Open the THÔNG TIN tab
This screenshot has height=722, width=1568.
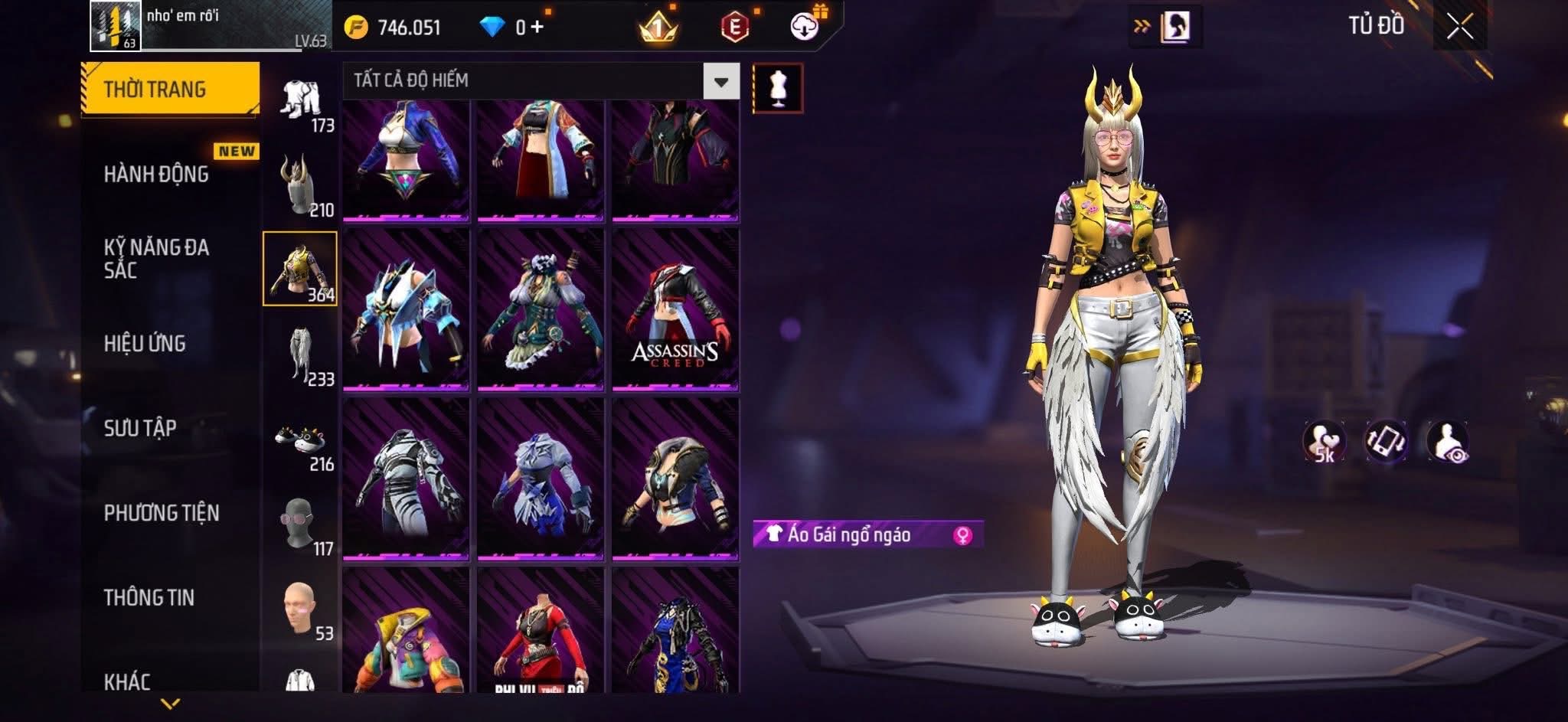(x=149, y=597)
